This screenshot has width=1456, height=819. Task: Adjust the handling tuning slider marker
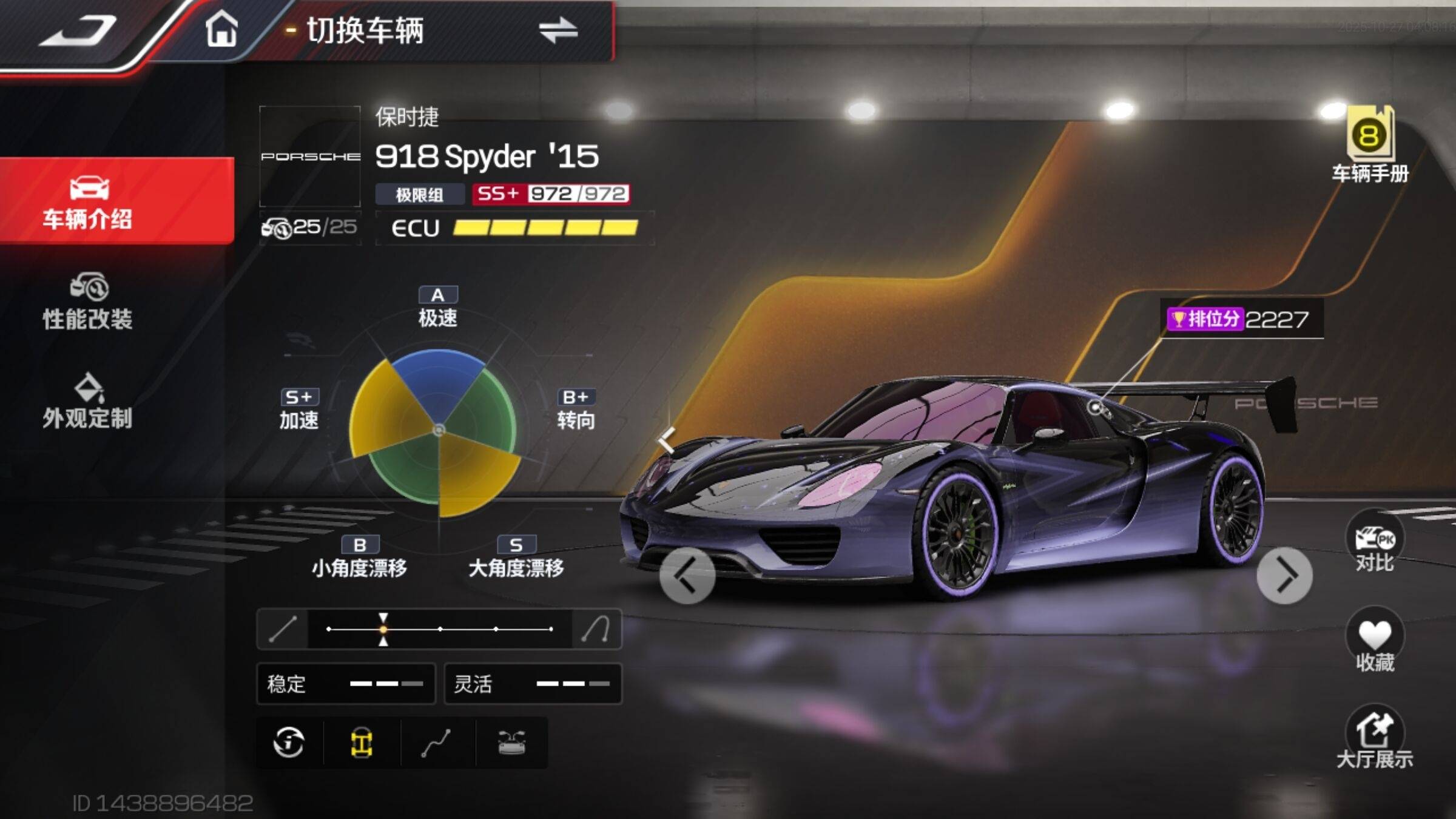click(383, 629)
